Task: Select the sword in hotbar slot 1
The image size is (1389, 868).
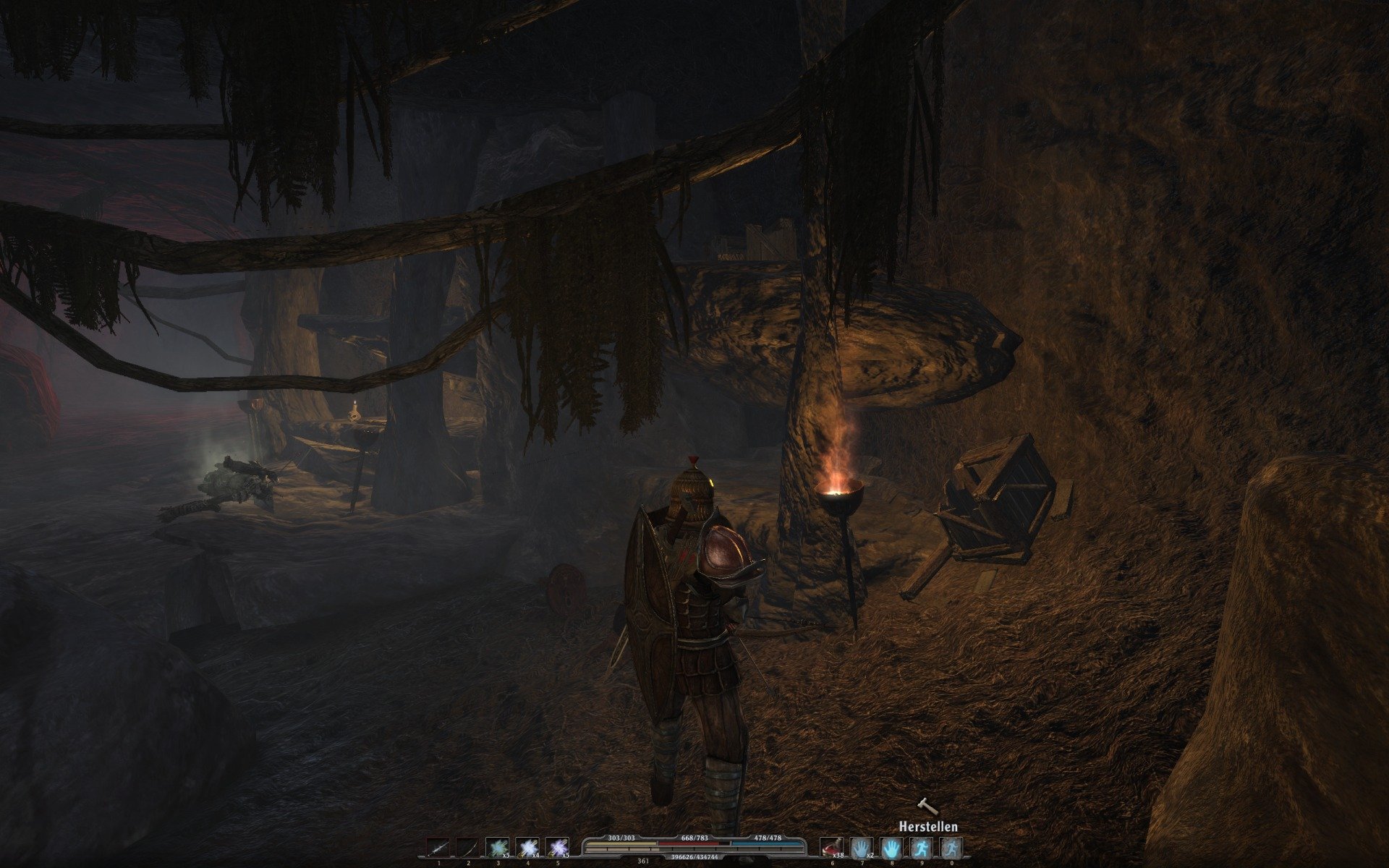Action: coord(438,848)
